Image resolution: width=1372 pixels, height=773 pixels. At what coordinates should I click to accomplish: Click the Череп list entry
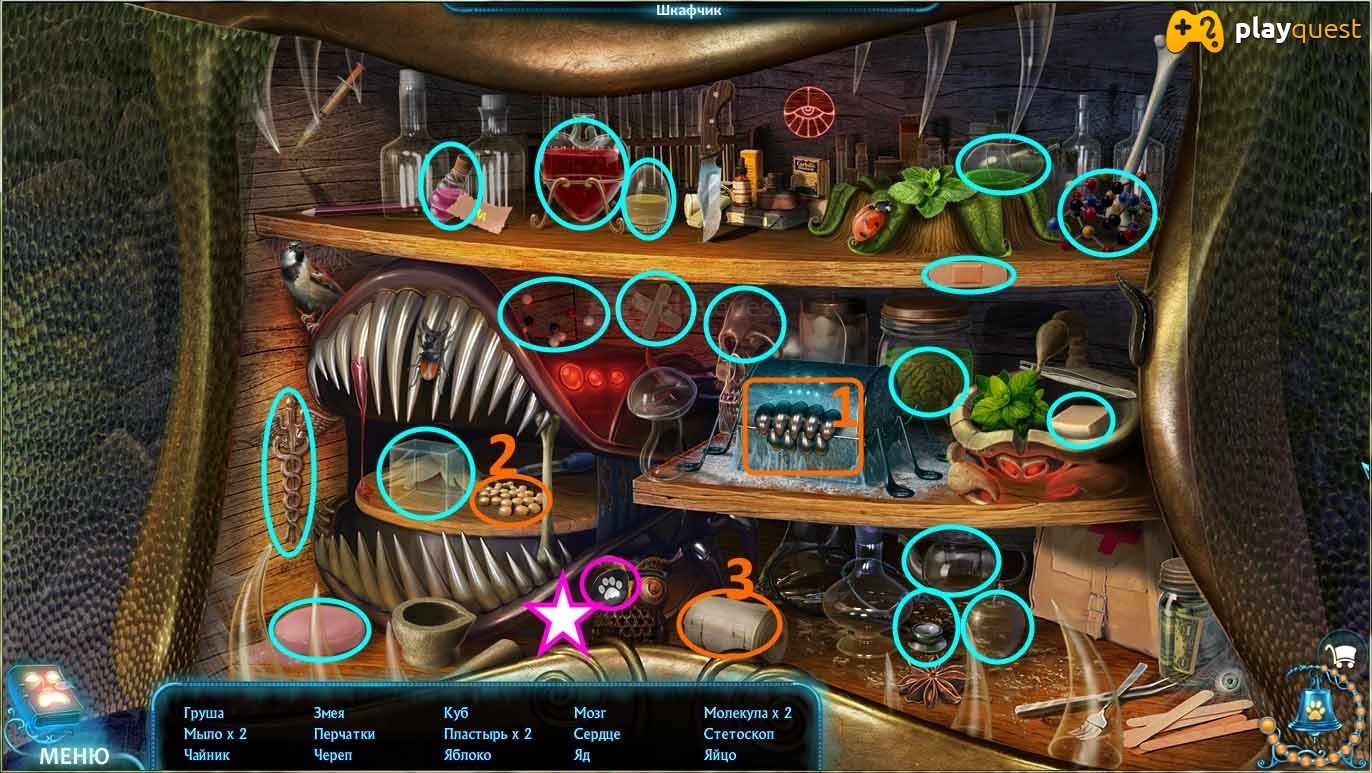coord(333,755)
